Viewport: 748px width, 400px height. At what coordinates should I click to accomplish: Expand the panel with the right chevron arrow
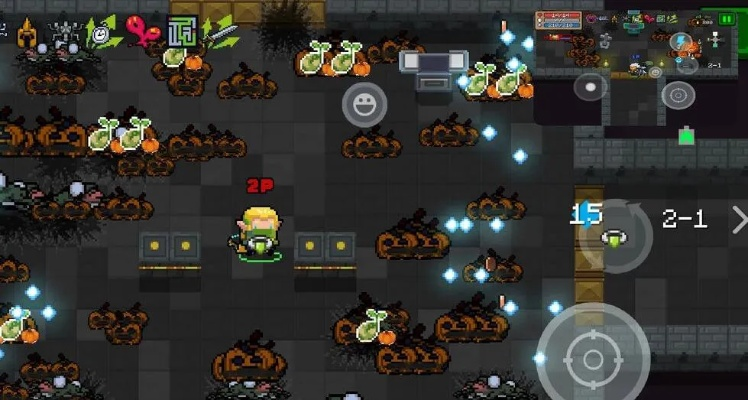[x=738, y=219]
